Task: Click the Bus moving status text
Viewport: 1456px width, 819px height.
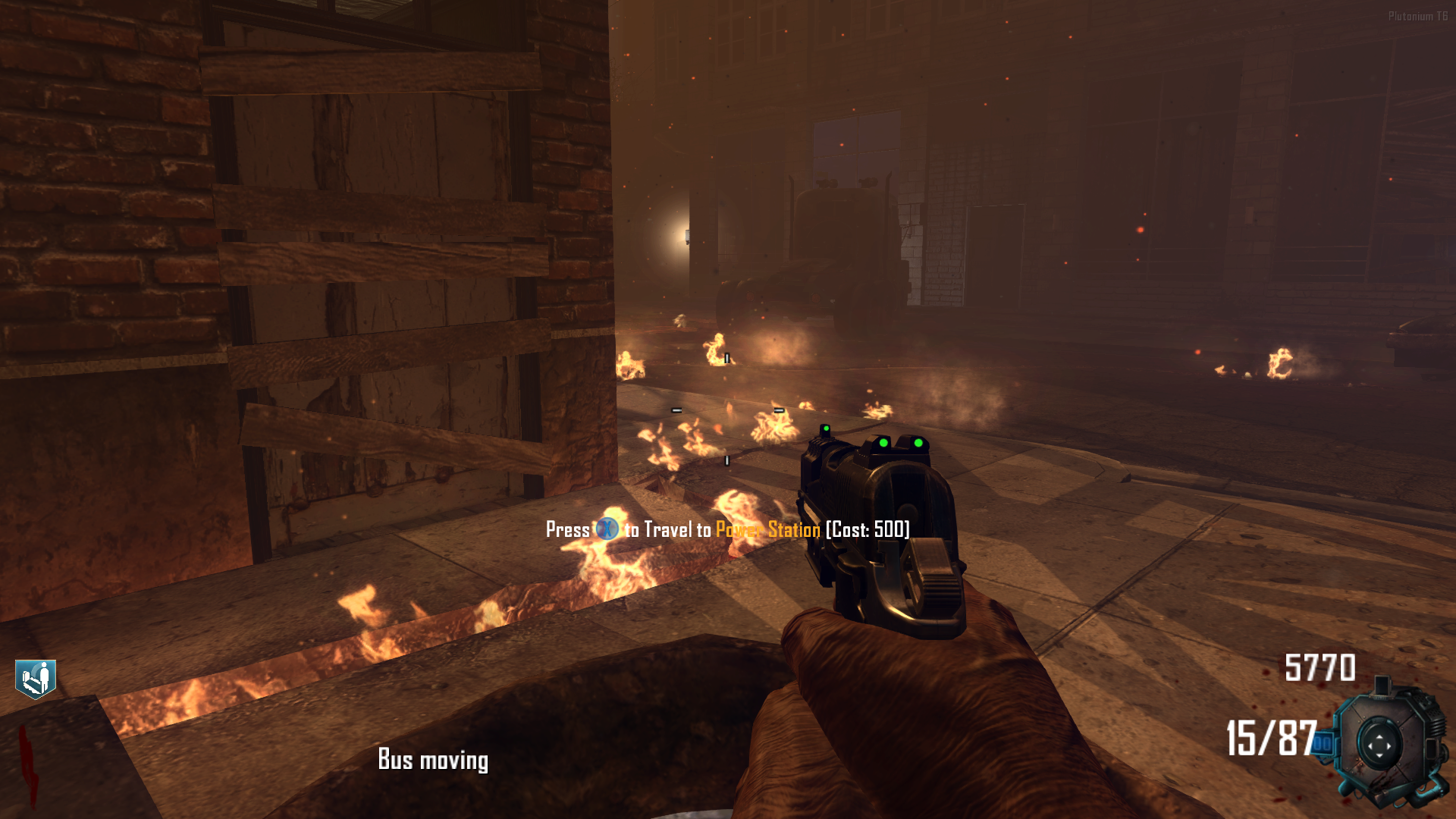Action: pos(434,760)
